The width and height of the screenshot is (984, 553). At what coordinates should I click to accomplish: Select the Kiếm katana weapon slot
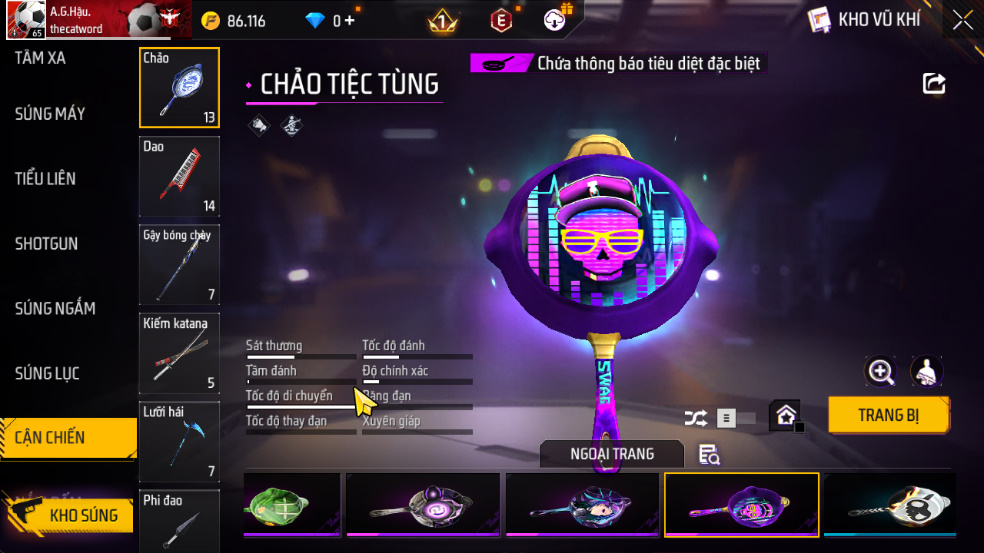pos(179,352)
